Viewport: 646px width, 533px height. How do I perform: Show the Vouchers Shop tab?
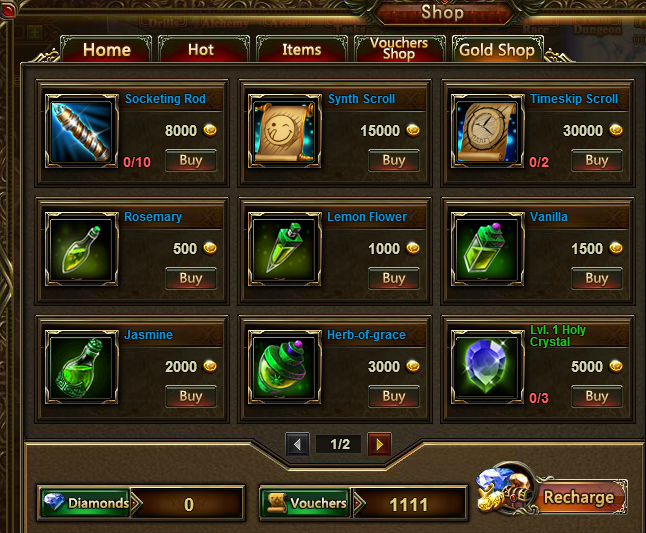click(398, 49)
